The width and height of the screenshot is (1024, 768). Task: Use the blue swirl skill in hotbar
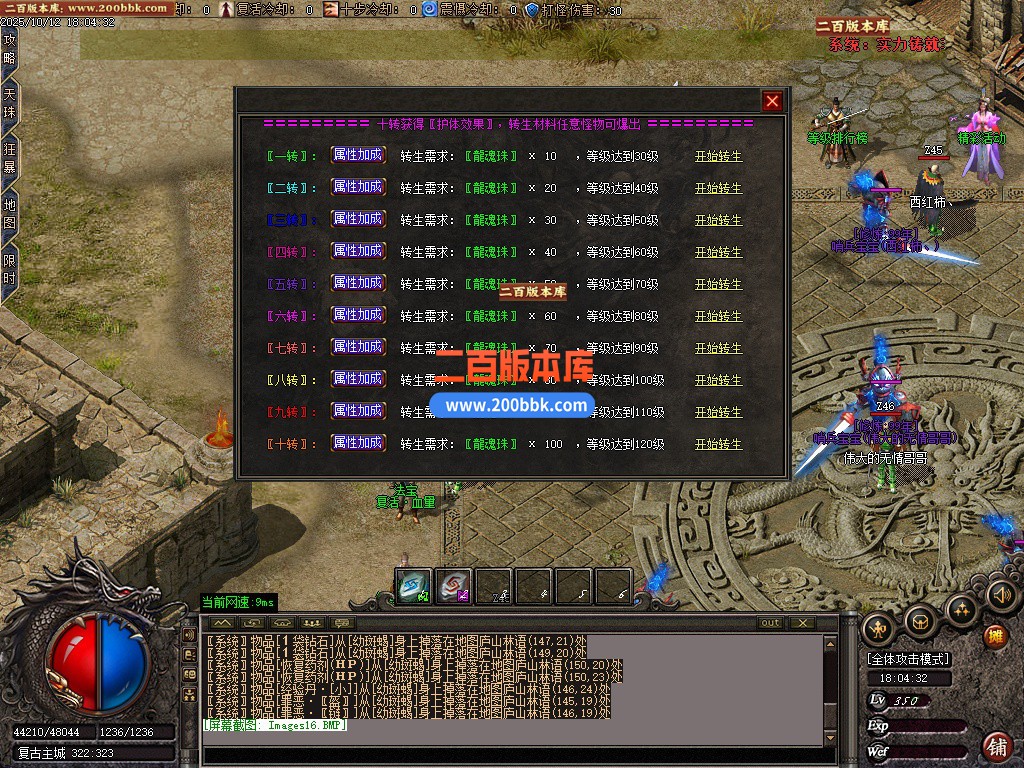413,586
